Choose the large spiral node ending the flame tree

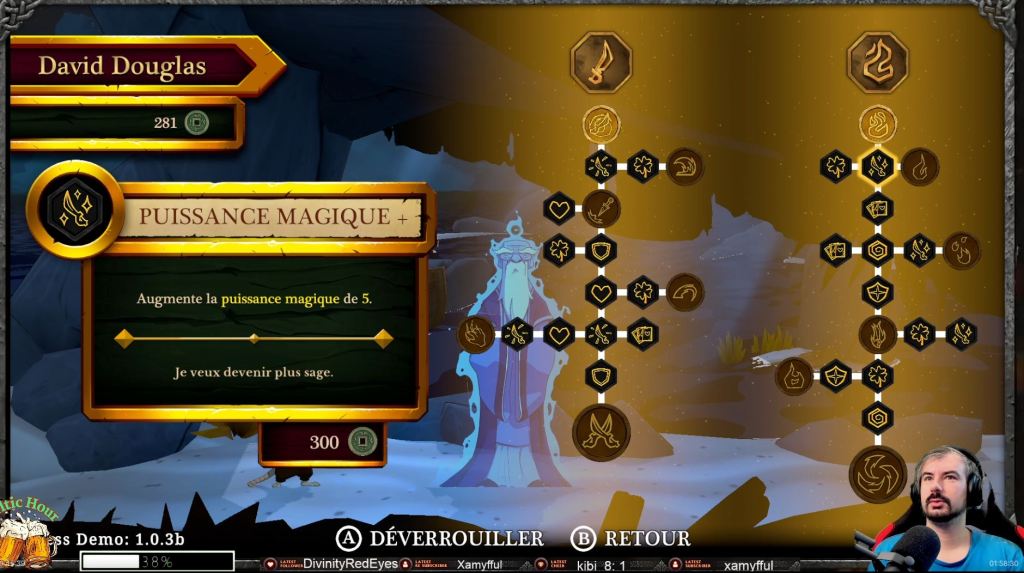point(877,474)
